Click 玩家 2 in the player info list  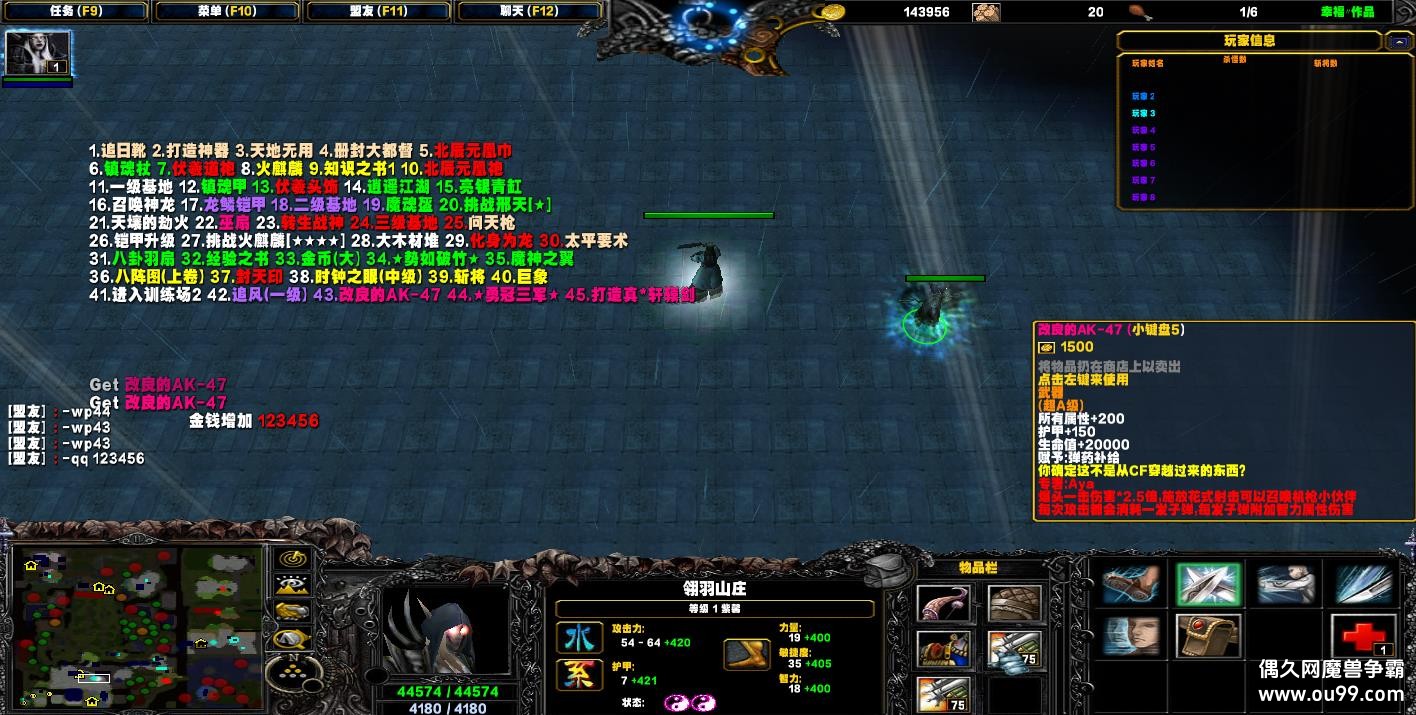click(1144, 97)
